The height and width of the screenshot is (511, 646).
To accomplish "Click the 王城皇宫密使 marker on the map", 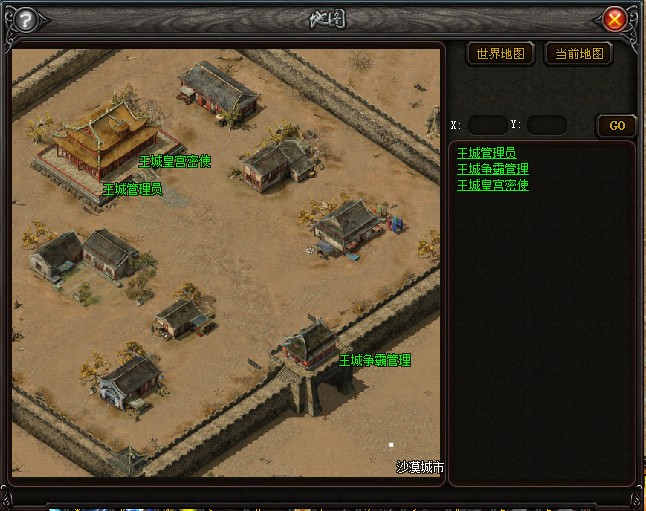I will 175,160.
